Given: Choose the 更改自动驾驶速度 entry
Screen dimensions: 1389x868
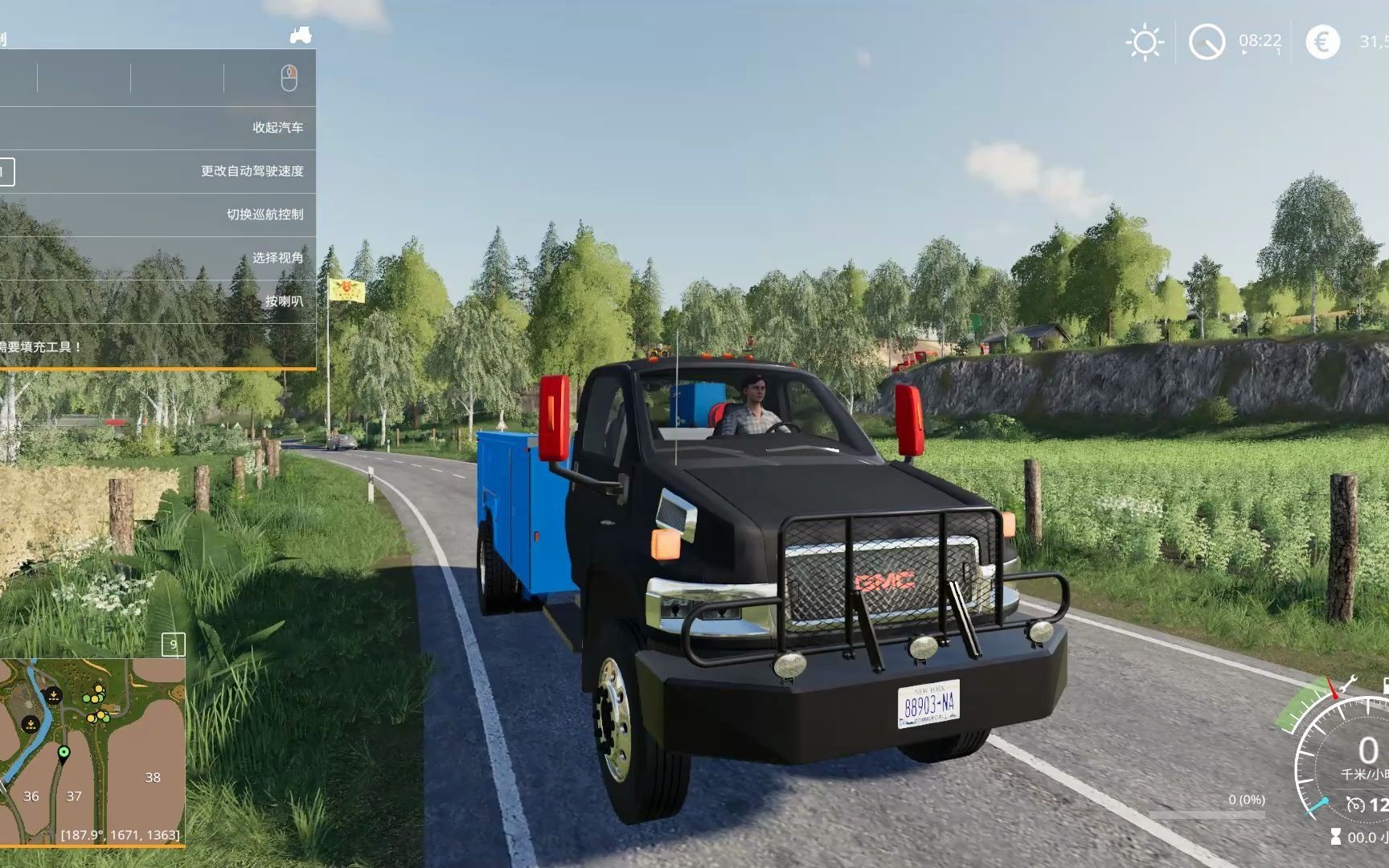Looking at the screenshot, I should (252, 171).
